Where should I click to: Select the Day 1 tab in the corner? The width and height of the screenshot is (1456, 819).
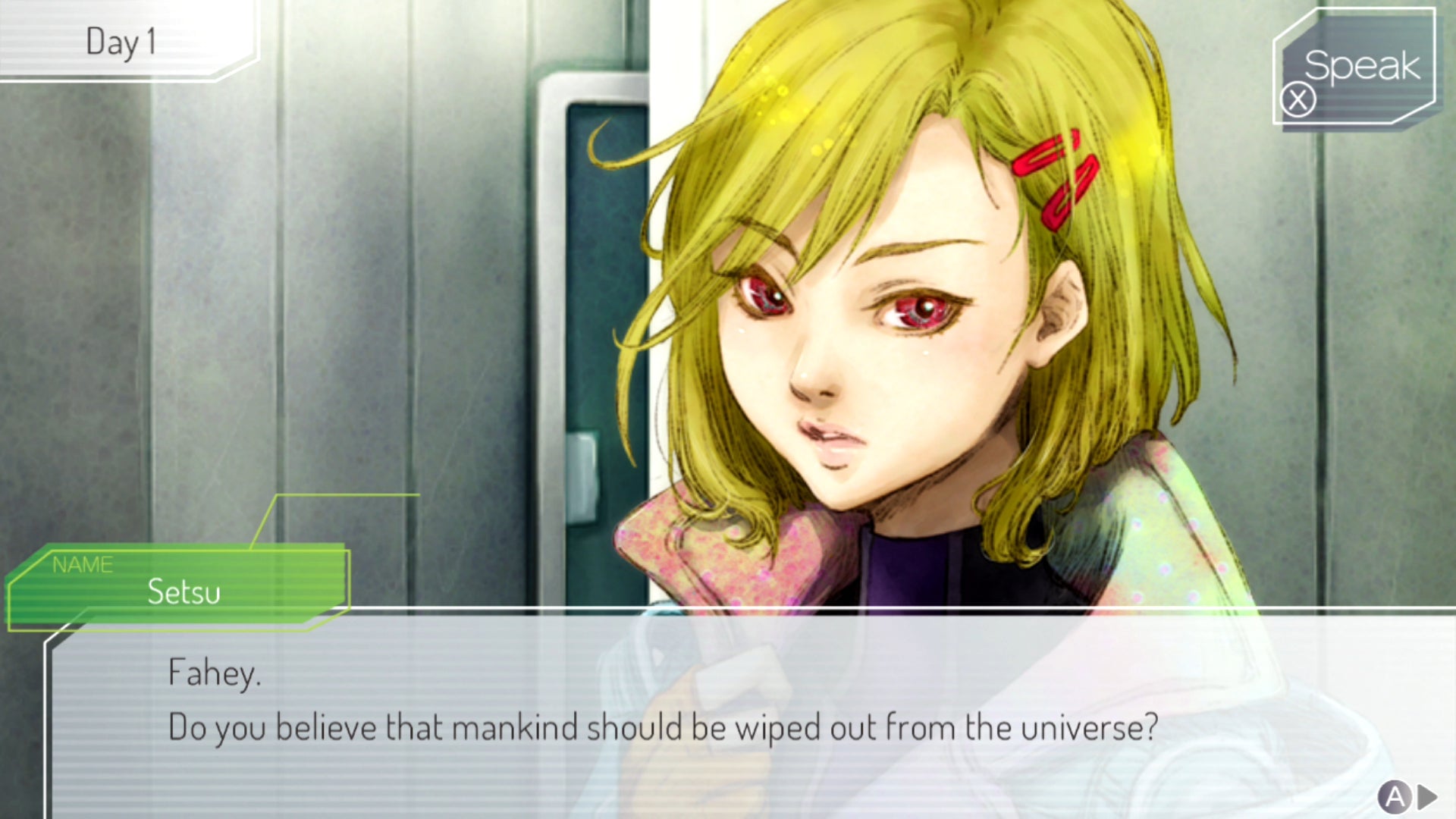point(121,43)
